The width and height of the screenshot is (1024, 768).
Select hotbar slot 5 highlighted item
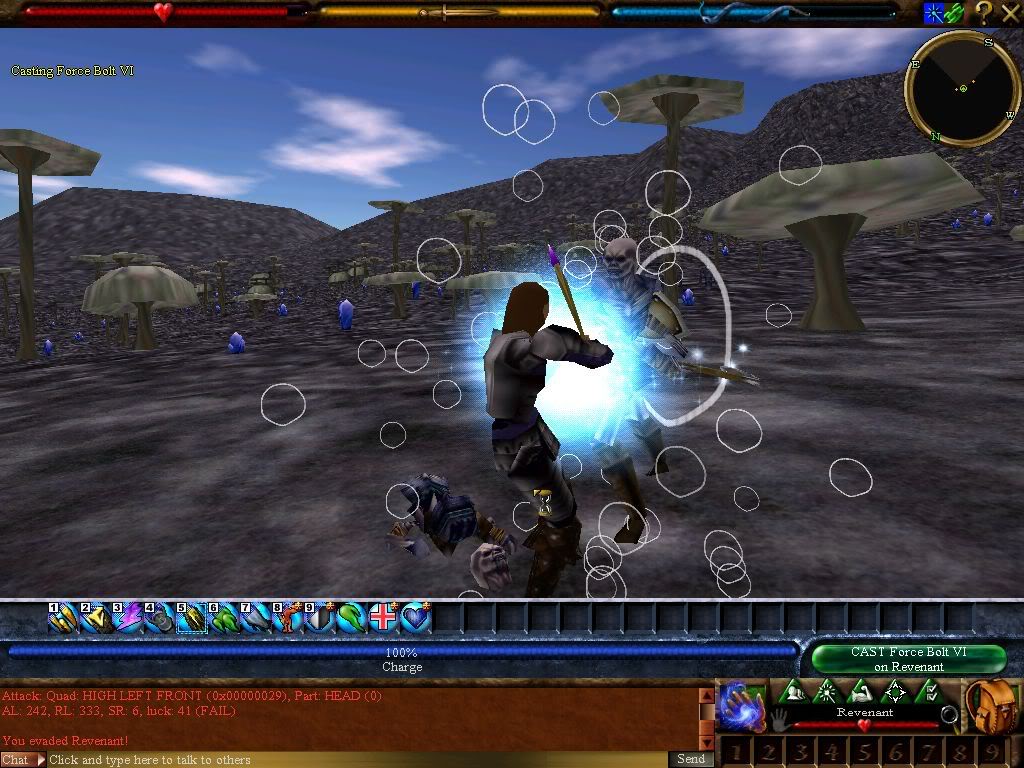192,619
